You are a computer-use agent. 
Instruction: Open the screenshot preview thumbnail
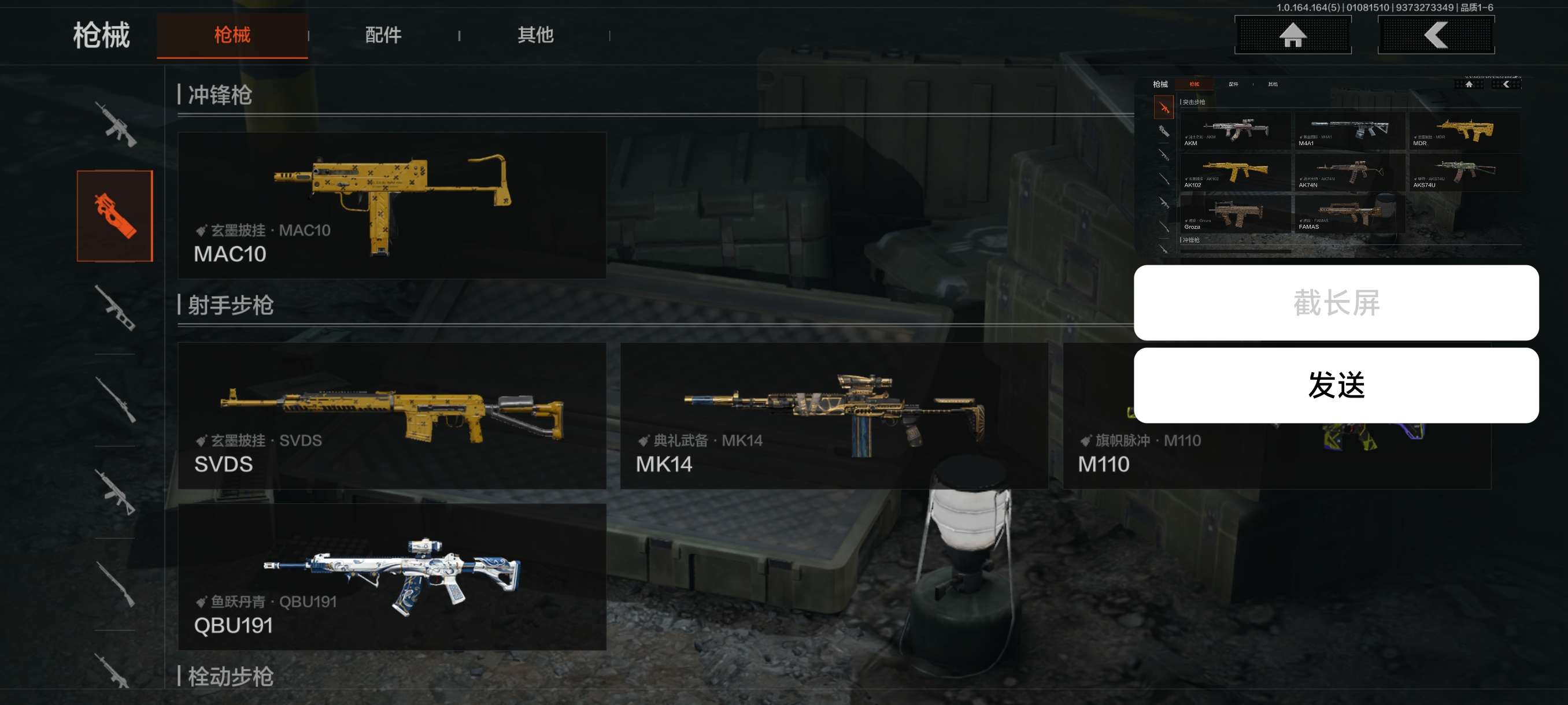1336,165
